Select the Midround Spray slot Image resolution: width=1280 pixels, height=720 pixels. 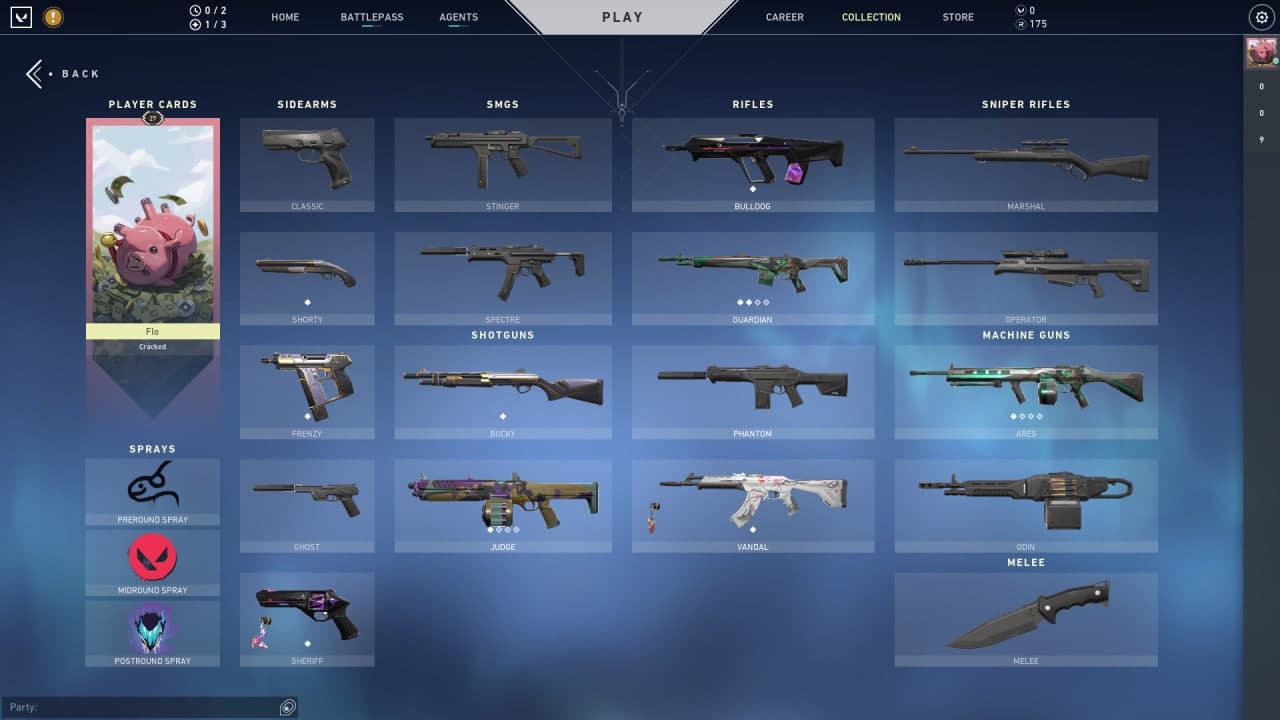(x=152, y=560)
